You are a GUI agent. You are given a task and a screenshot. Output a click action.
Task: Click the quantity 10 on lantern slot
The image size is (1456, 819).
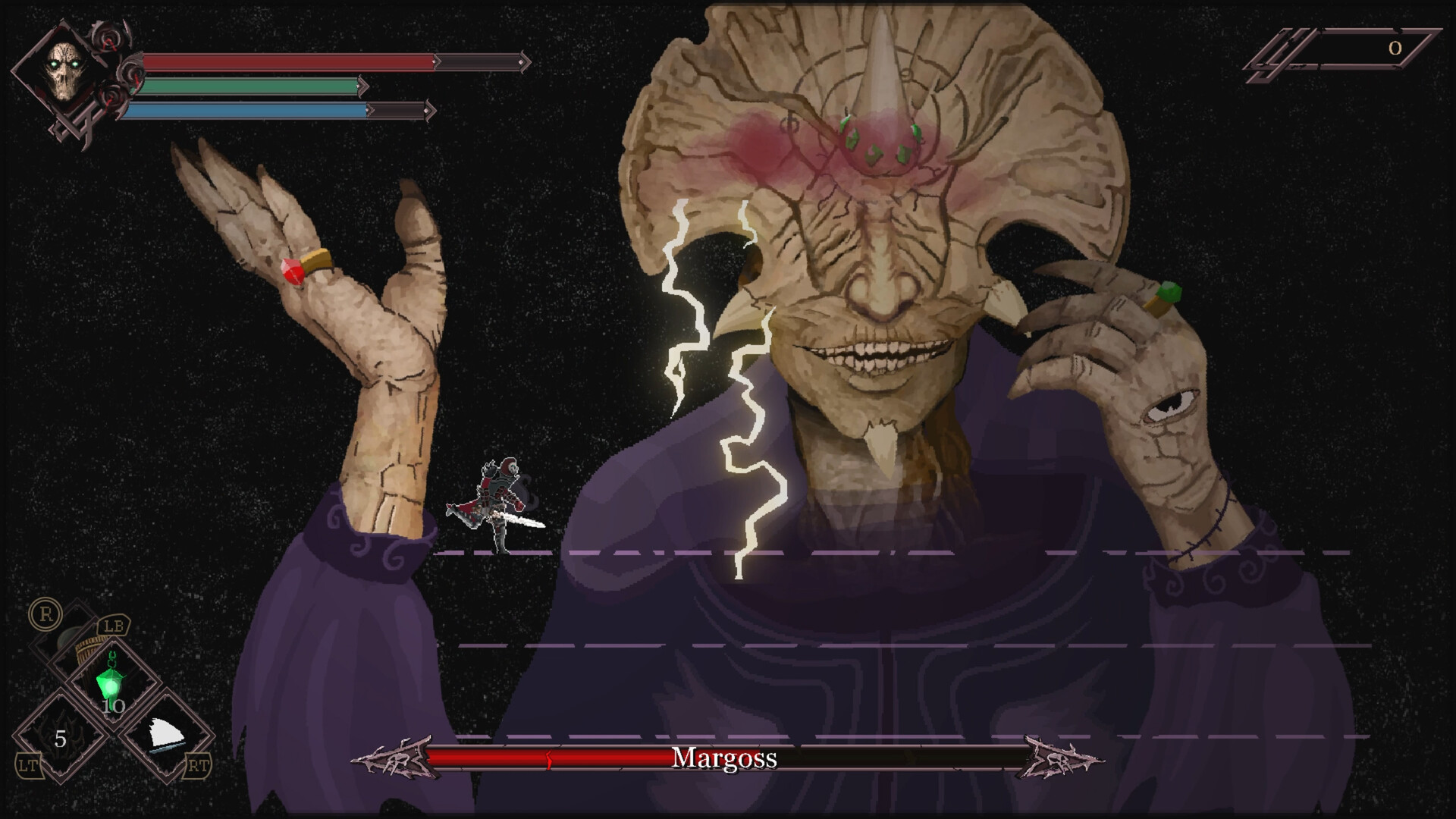tap(113, 706)
